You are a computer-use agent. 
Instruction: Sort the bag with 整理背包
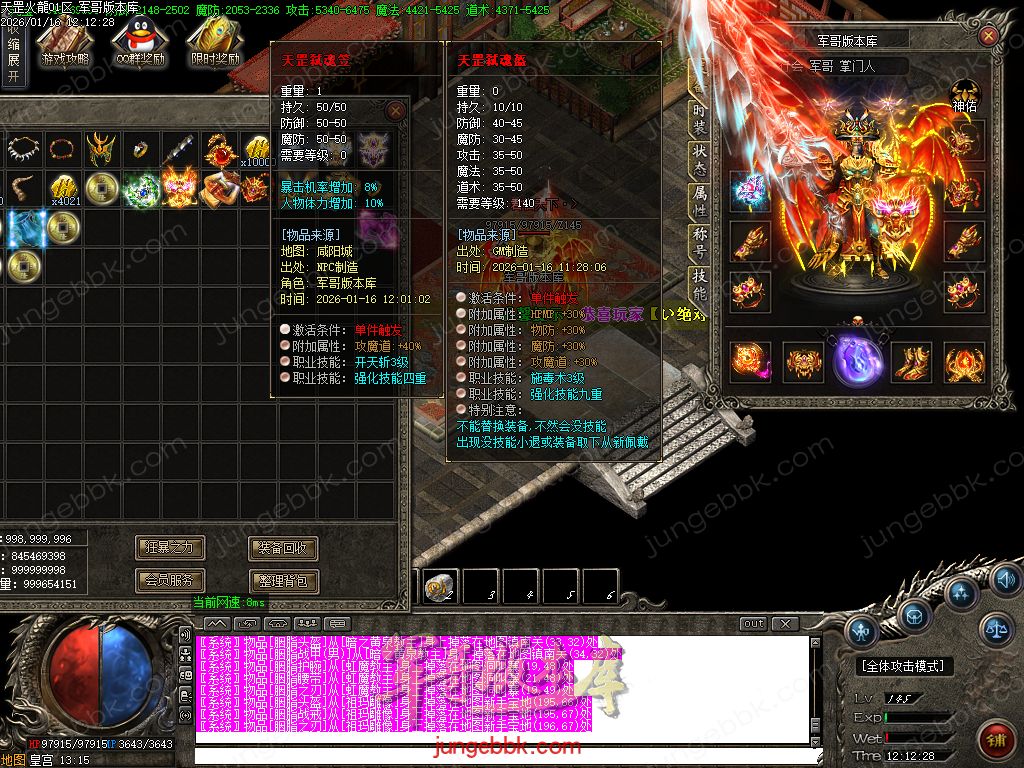[x=283, y=580]
